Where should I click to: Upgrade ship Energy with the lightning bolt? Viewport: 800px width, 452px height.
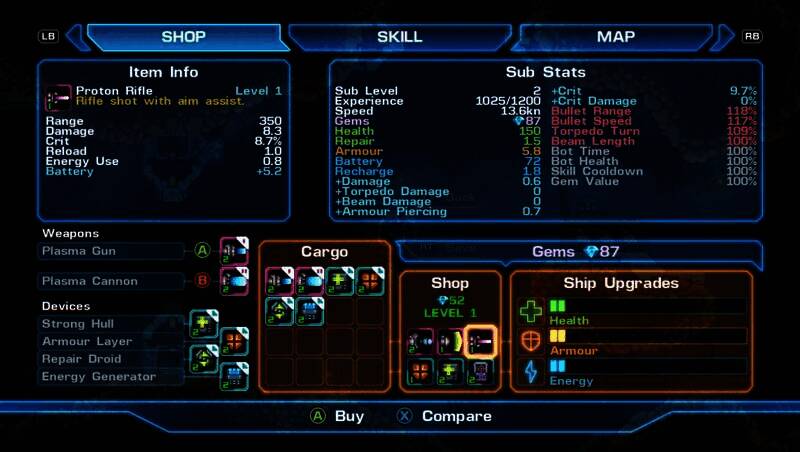(x=530, y=371)
